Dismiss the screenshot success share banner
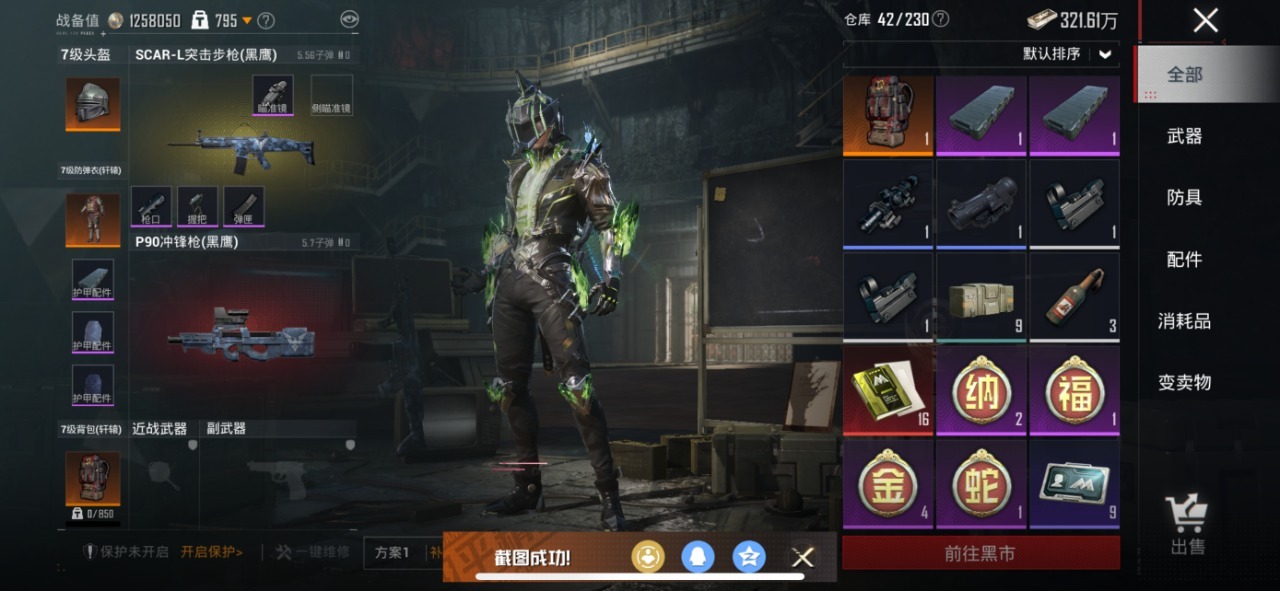This screenshot has width=1280, height=591. coord(802,557)
